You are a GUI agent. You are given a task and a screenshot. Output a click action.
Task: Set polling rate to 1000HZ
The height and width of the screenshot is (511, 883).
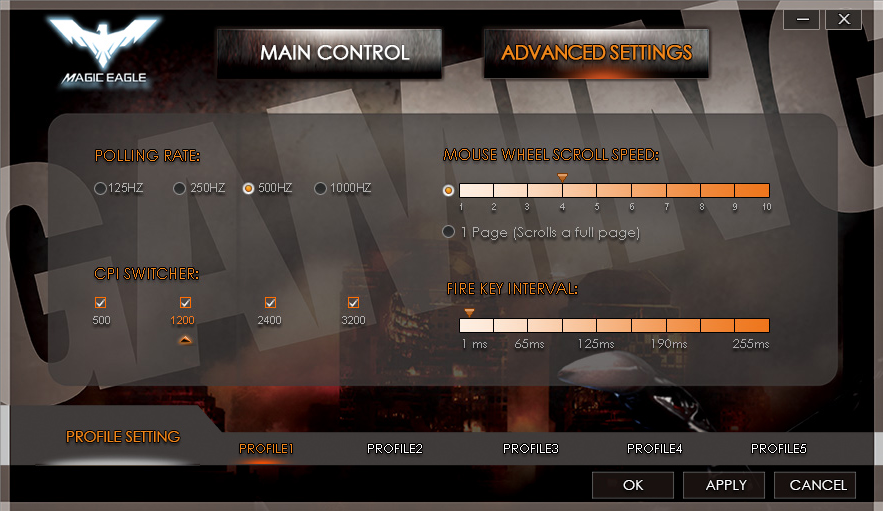pos(321,188)
